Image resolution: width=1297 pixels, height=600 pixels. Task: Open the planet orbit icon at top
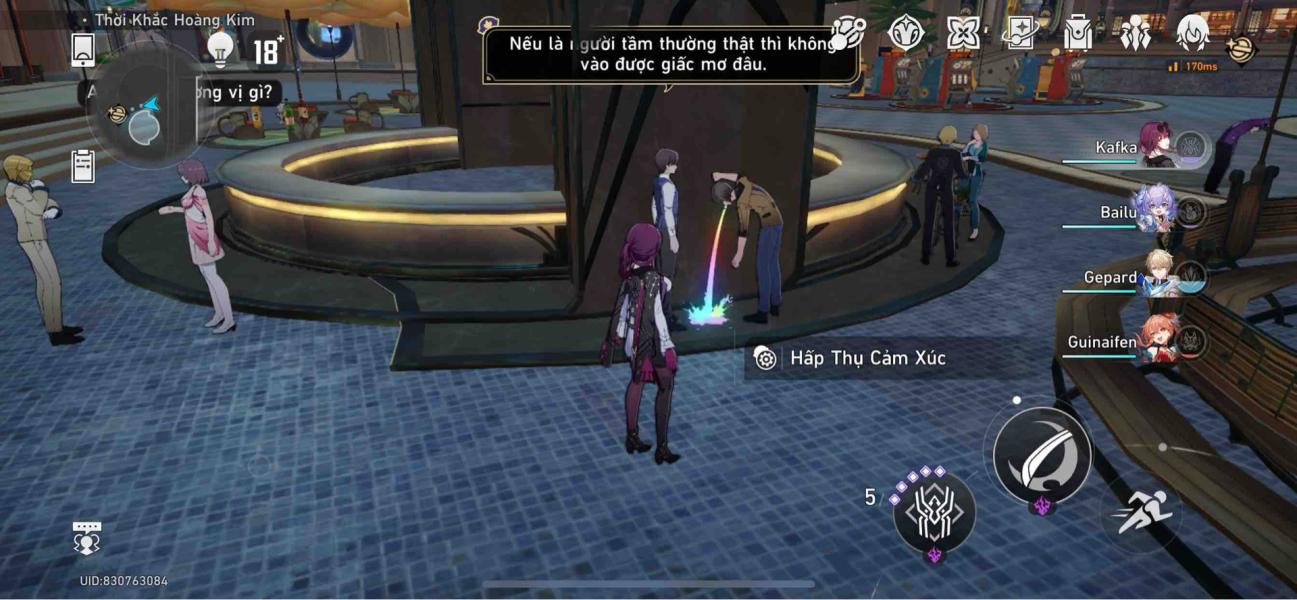pyautogui.click(x=847, y=34)
